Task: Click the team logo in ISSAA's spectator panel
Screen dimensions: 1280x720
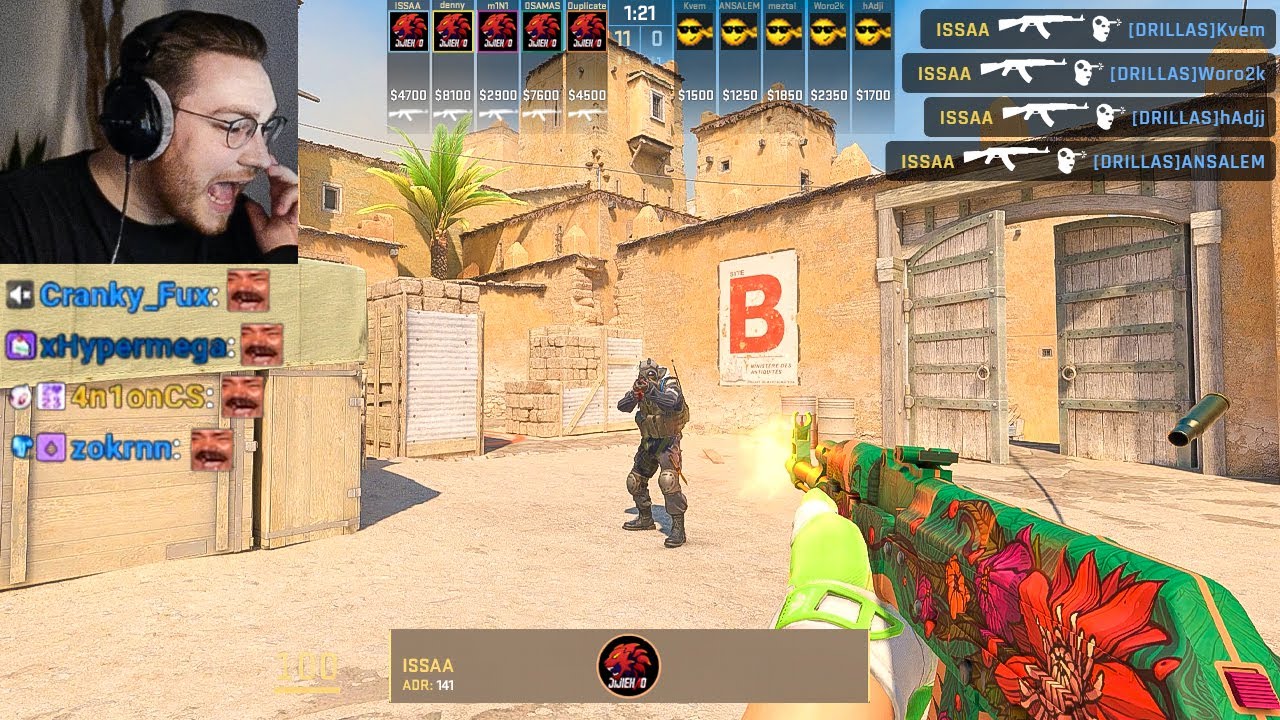Action: pyautogui.click(x=629, y=666)
